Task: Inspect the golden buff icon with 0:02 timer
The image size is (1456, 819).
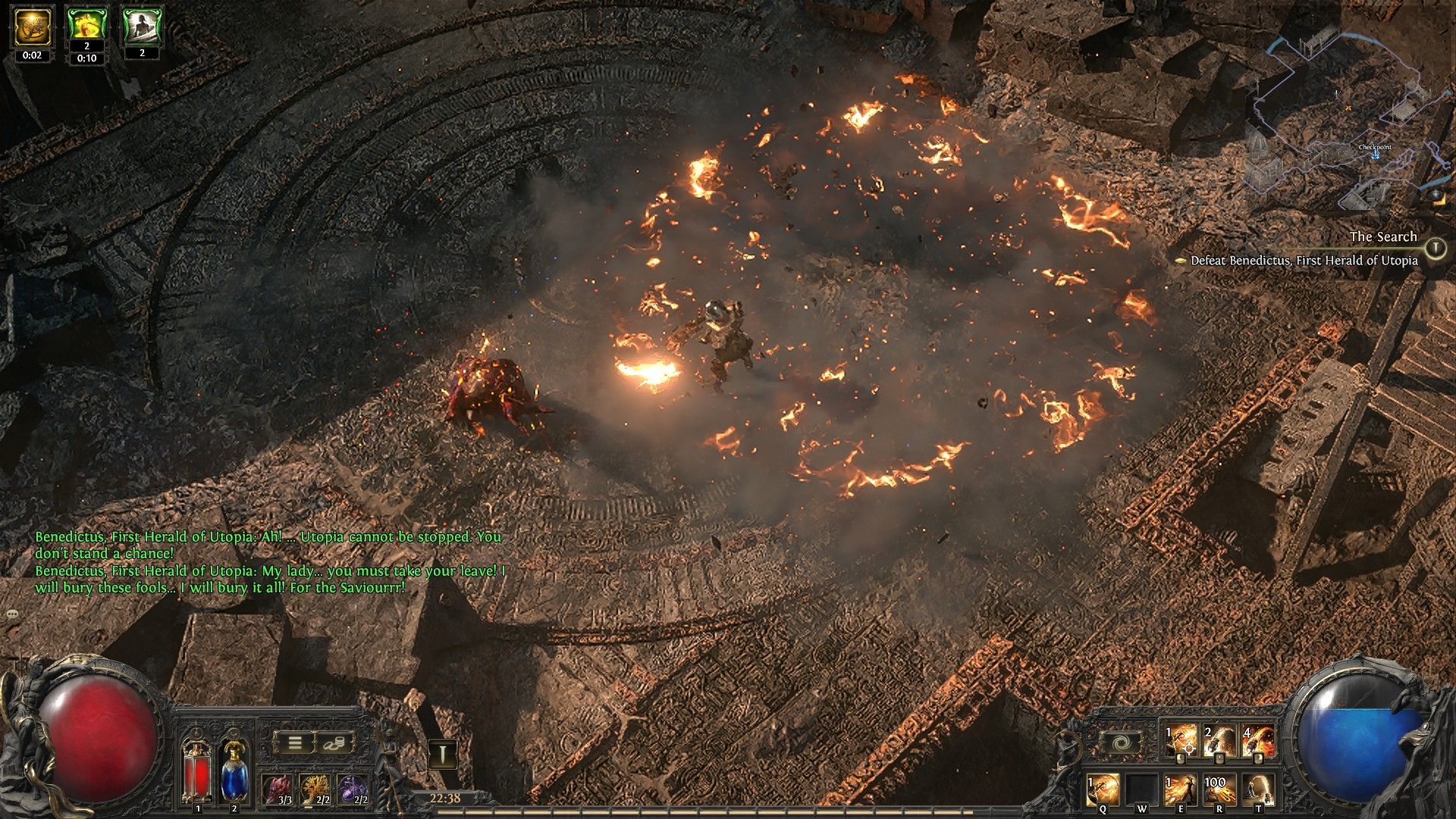Action: tap(32, 28)
